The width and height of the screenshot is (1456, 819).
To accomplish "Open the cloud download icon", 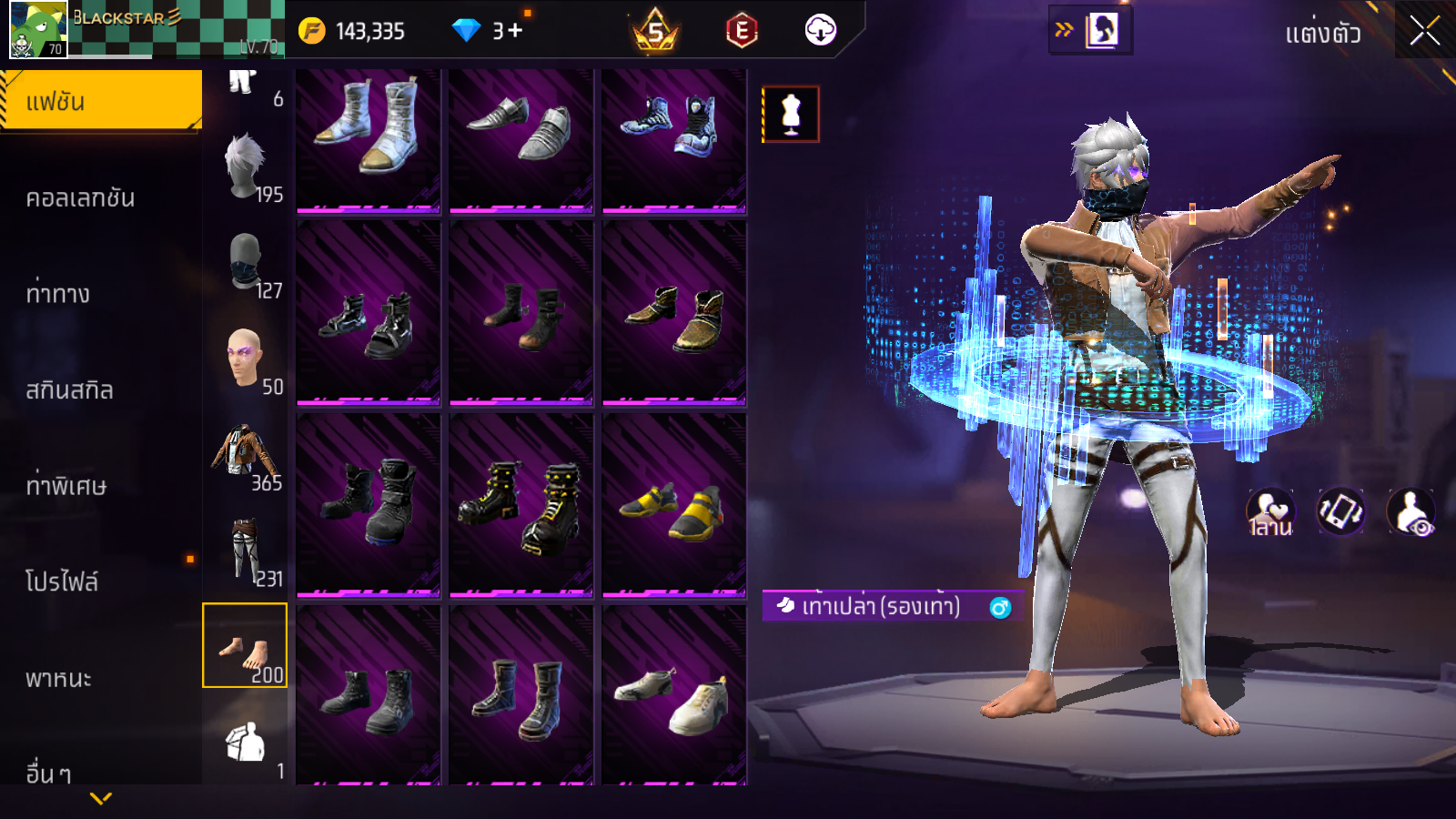I will 820,30.
